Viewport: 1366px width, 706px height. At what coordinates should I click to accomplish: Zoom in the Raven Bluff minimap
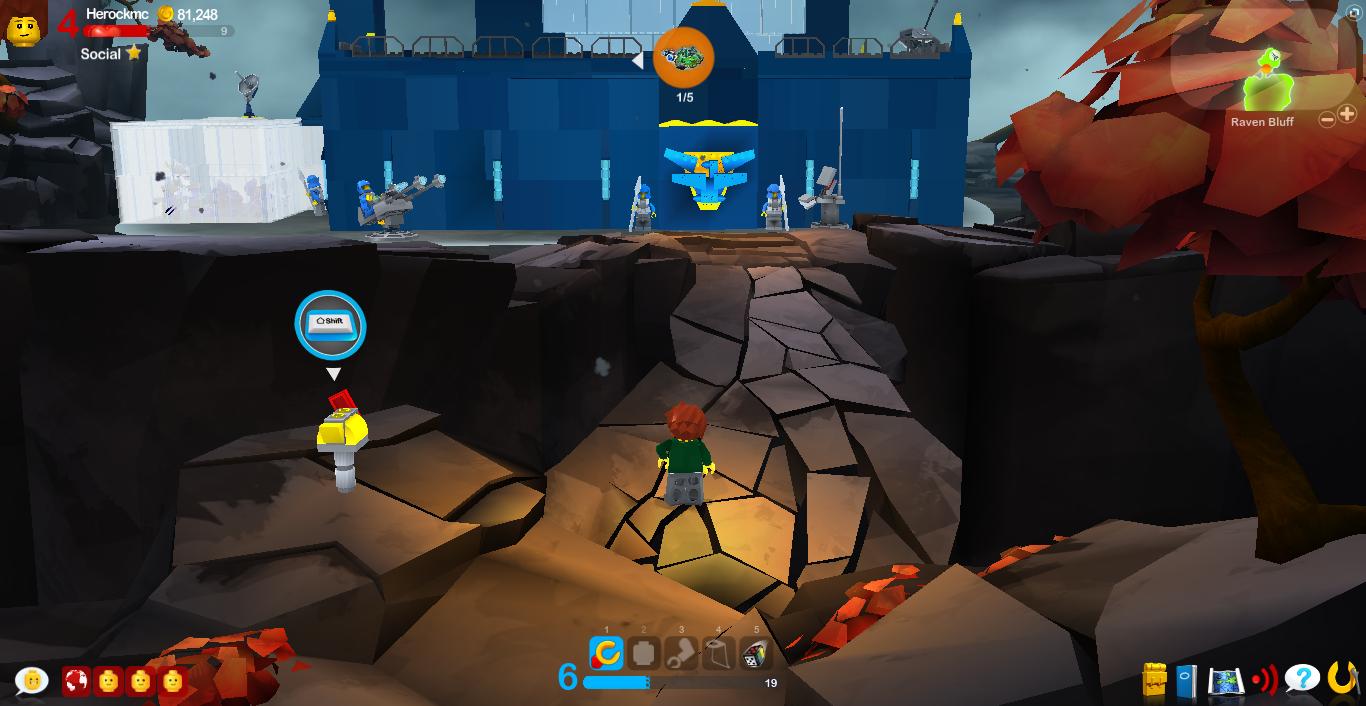[1347, 115]
